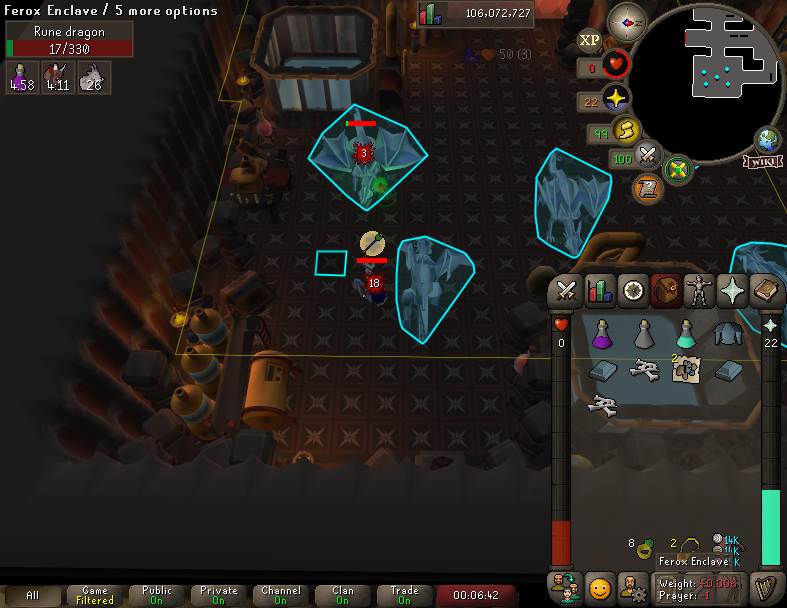Open the Music Player harp tab
The height and width of the screenshot is (608, 787).
767,585
